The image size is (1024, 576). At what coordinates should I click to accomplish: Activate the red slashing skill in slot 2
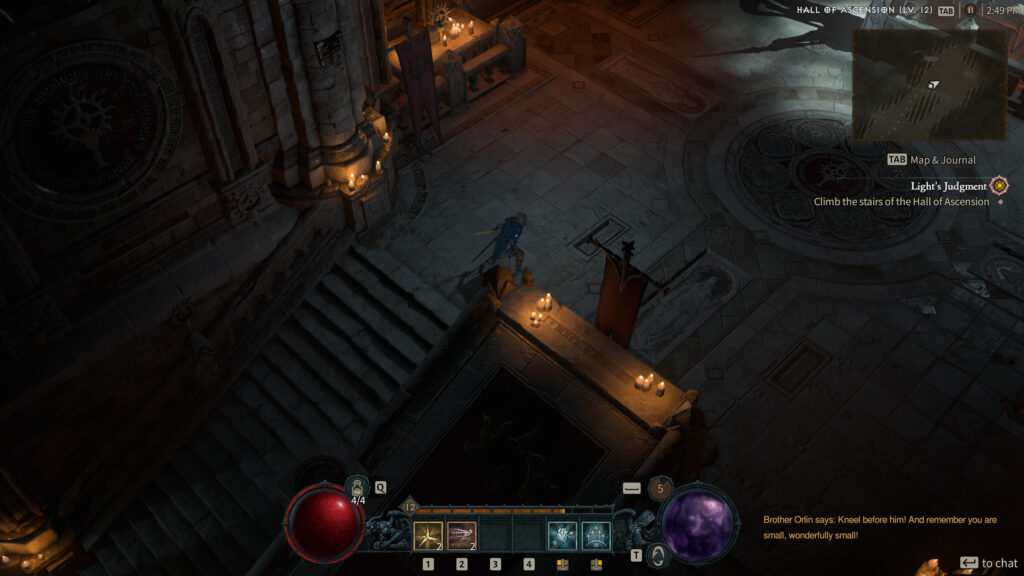pyautogui.click(x=462, y=537)
